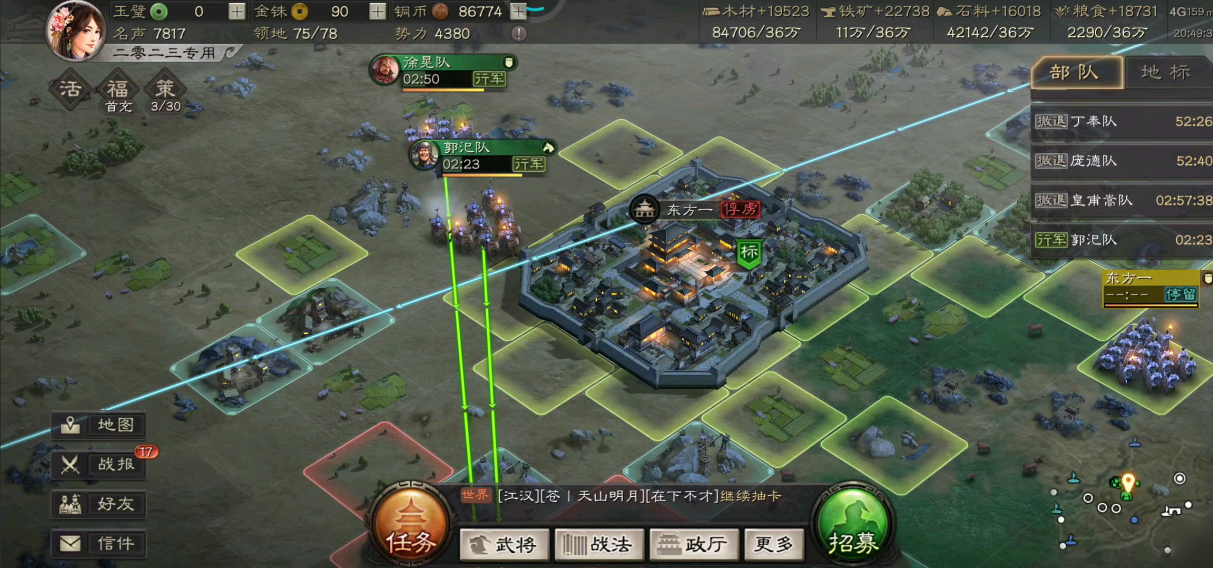Open the 好友 friends list
Viewport: 1213px width, 568px height.
pyautogui.click(x=100, y=504)
